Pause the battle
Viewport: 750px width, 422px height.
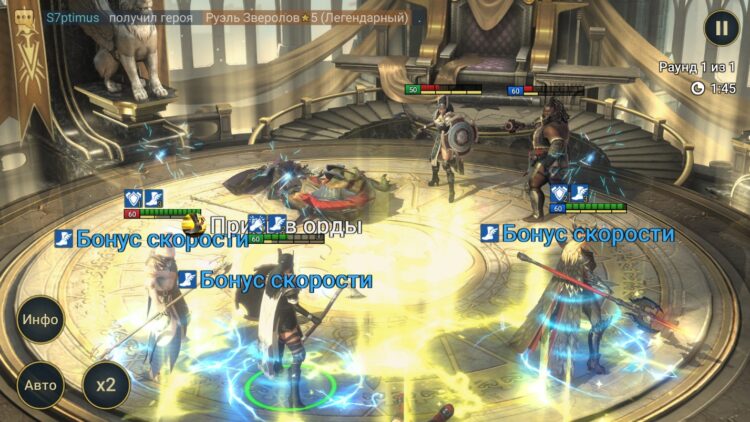coord(720,28)
